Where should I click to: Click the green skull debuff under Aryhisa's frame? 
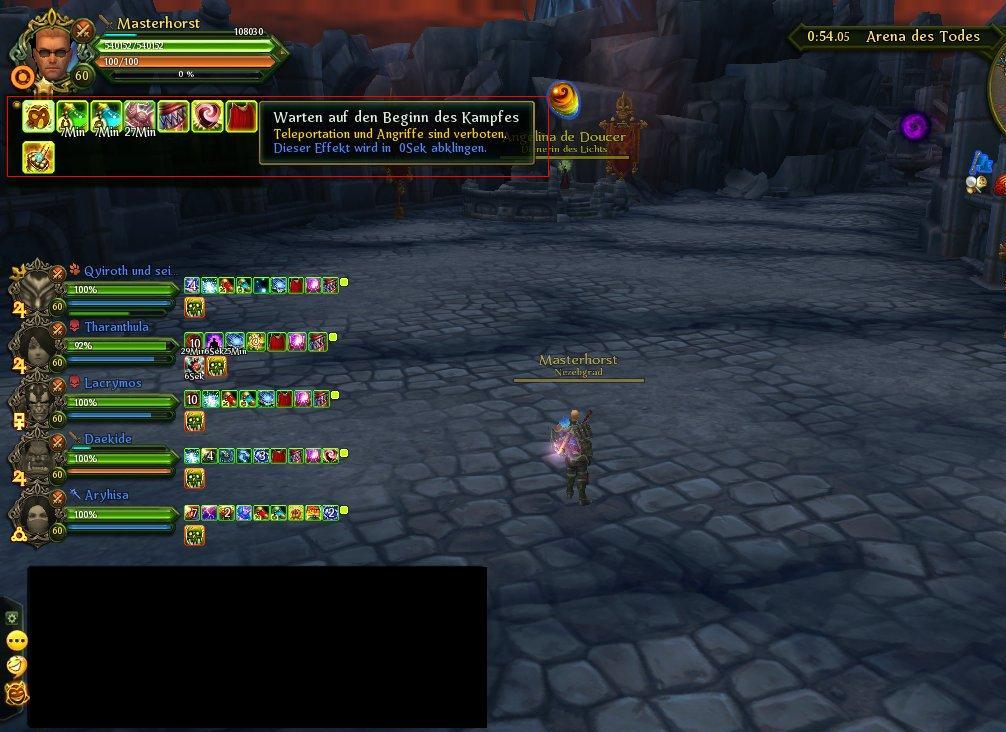195,535
